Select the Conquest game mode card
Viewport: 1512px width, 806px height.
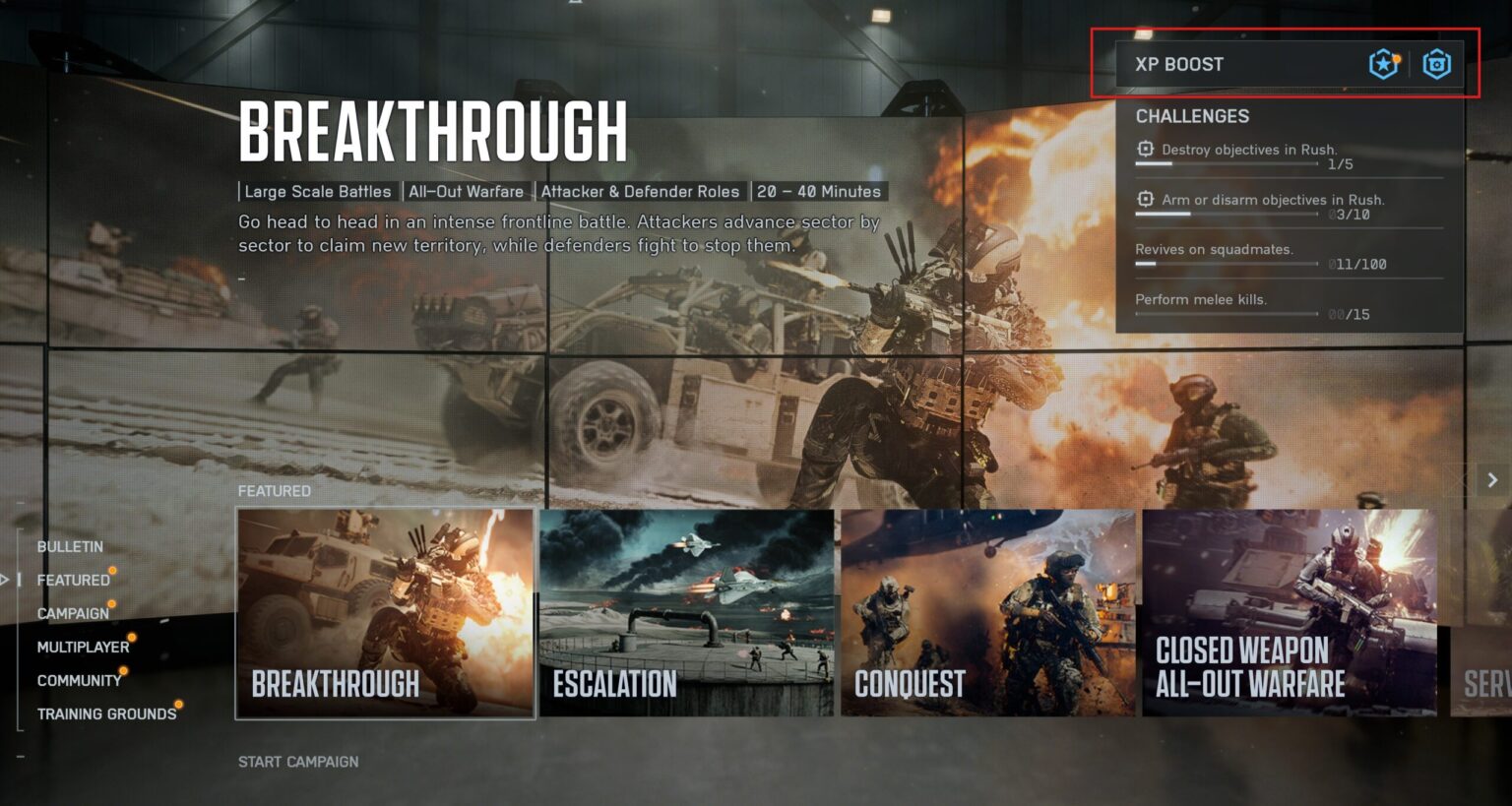click(989, 612)
